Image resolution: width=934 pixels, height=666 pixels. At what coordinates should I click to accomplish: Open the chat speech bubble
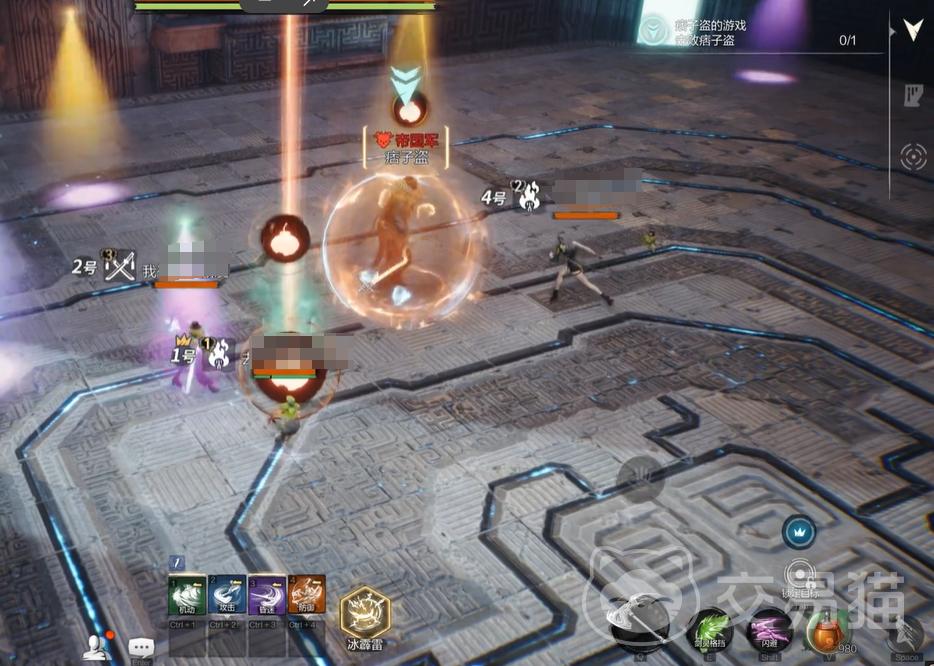click(141, 648)
